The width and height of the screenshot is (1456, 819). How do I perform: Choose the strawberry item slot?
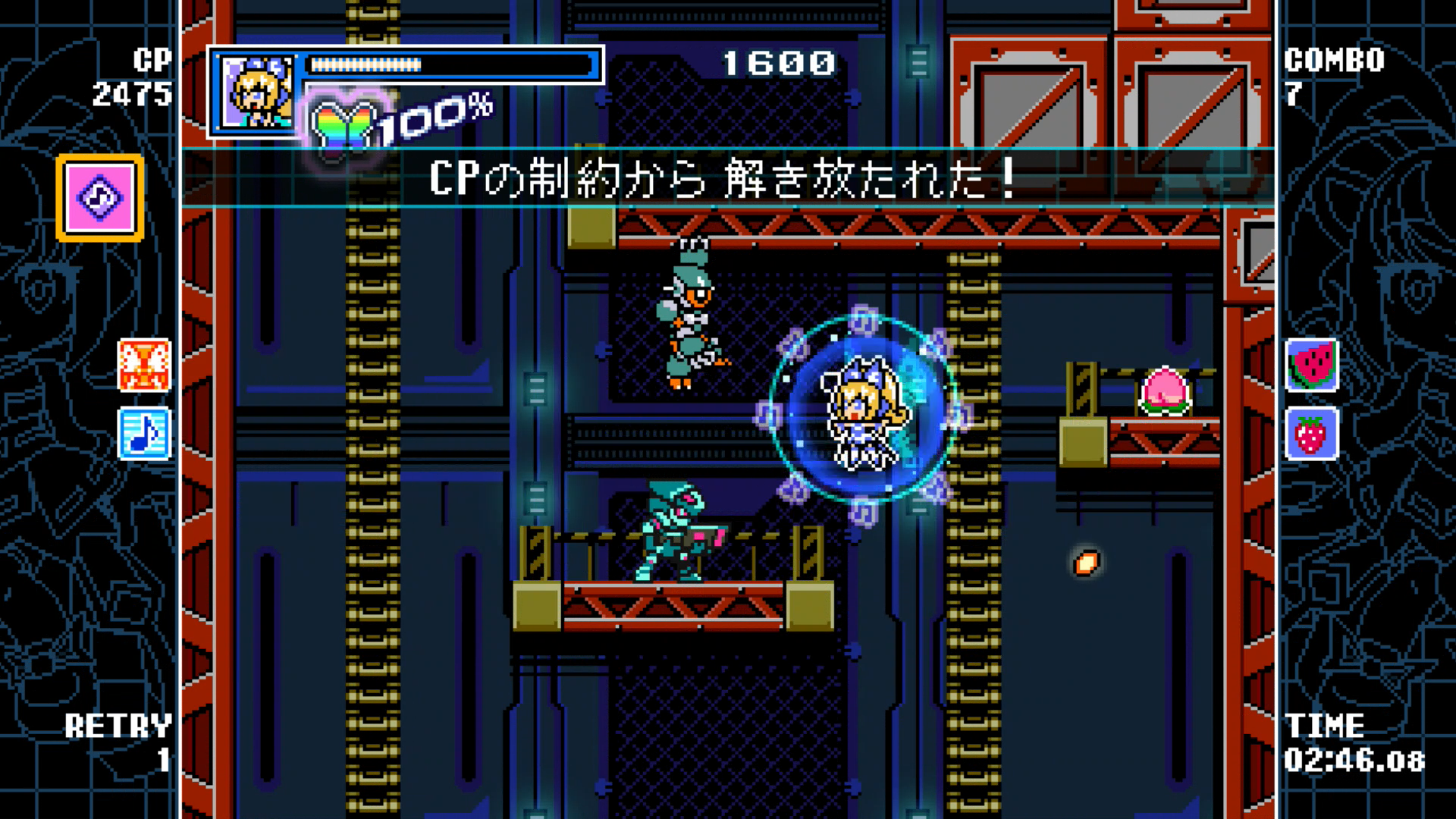pyautogui.click(x=1312, y=434)
